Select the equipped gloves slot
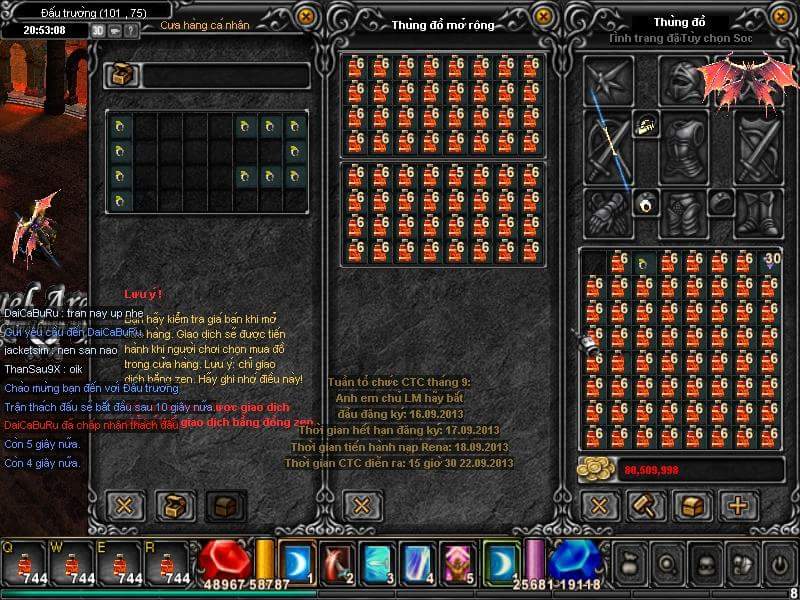The width and height of the screenshot is (800, 600). coord(608,212)
